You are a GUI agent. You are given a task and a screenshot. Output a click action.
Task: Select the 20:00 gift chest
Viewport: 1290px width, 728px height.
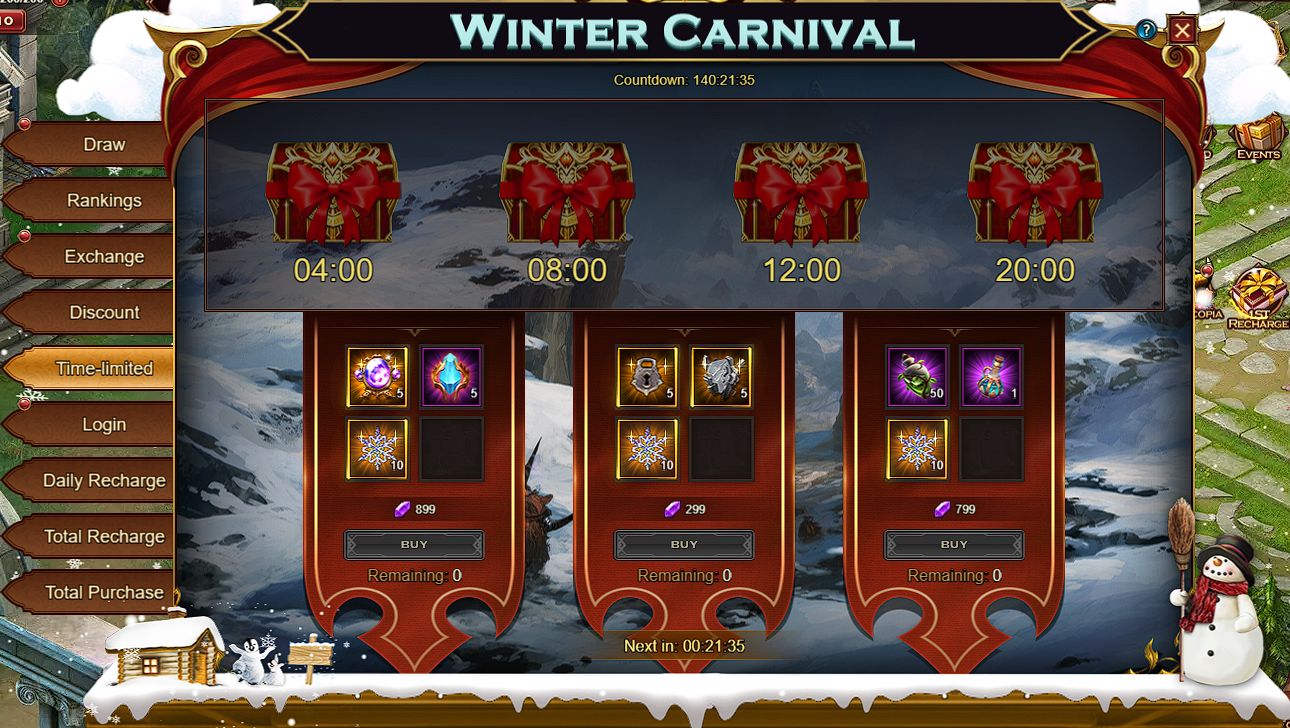tap(1035, 193)
